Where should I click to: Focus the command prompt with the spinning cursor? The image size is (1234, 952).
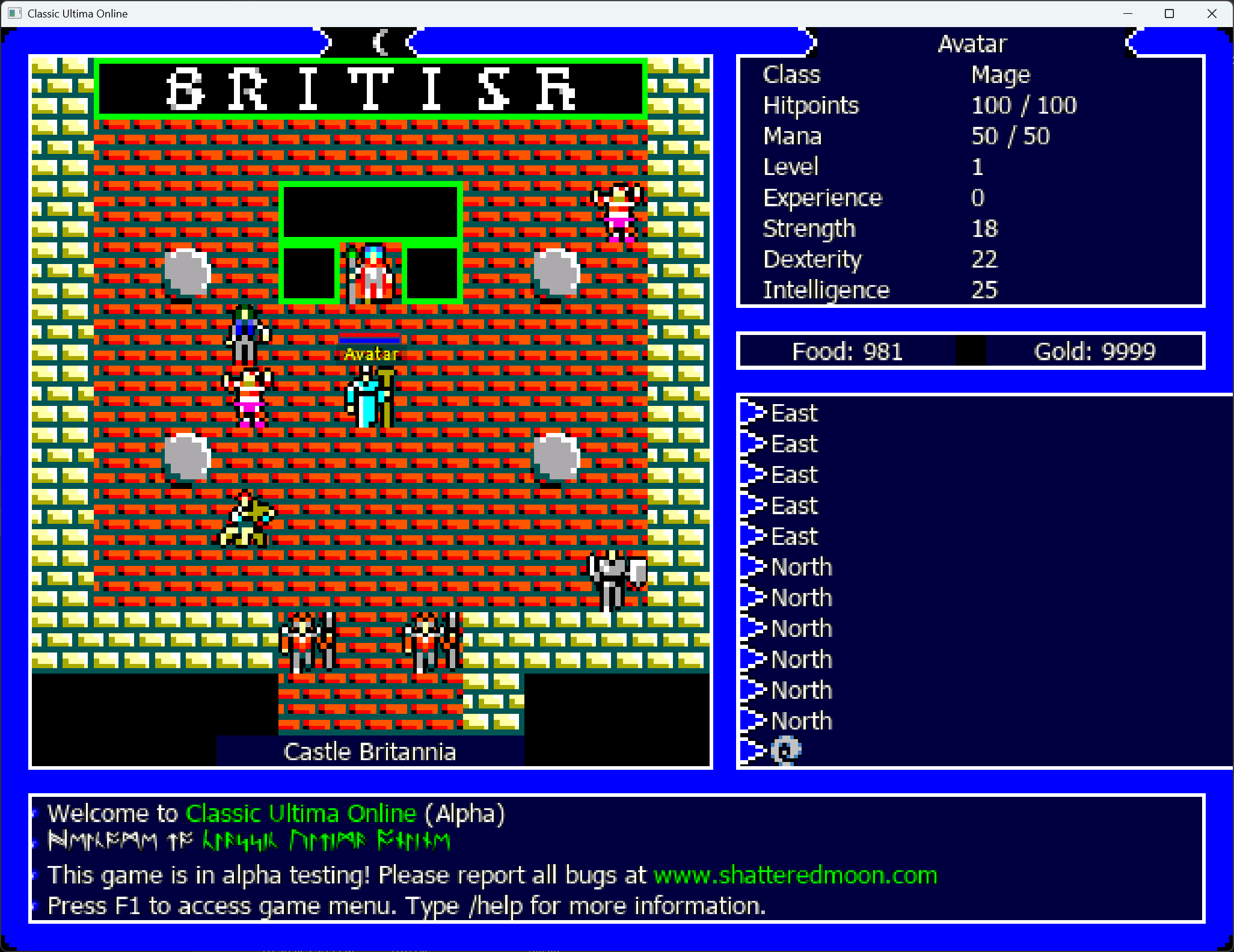[786, 750]
